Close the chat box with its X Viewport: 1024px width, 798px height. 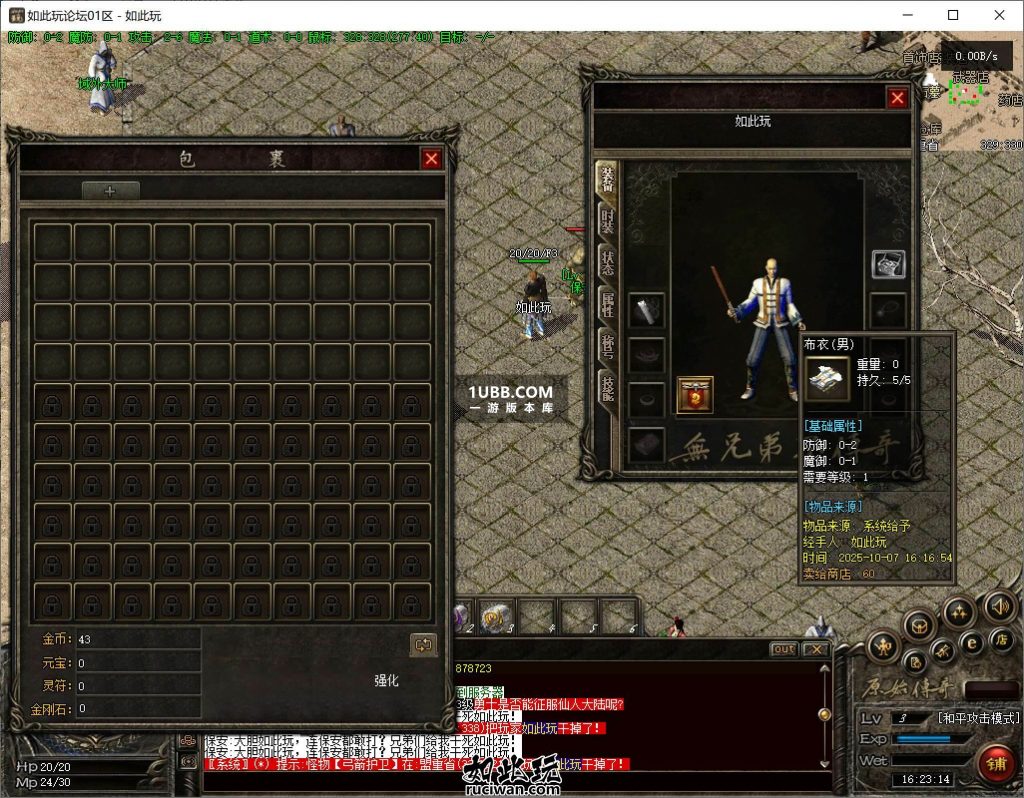tap(816, 649)
